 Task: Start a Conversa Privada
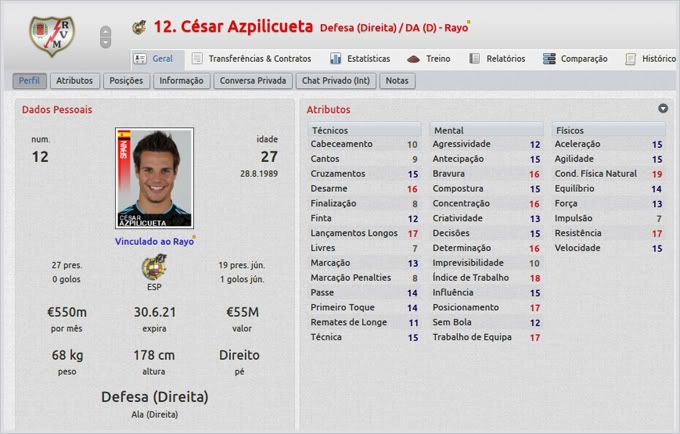251,80
